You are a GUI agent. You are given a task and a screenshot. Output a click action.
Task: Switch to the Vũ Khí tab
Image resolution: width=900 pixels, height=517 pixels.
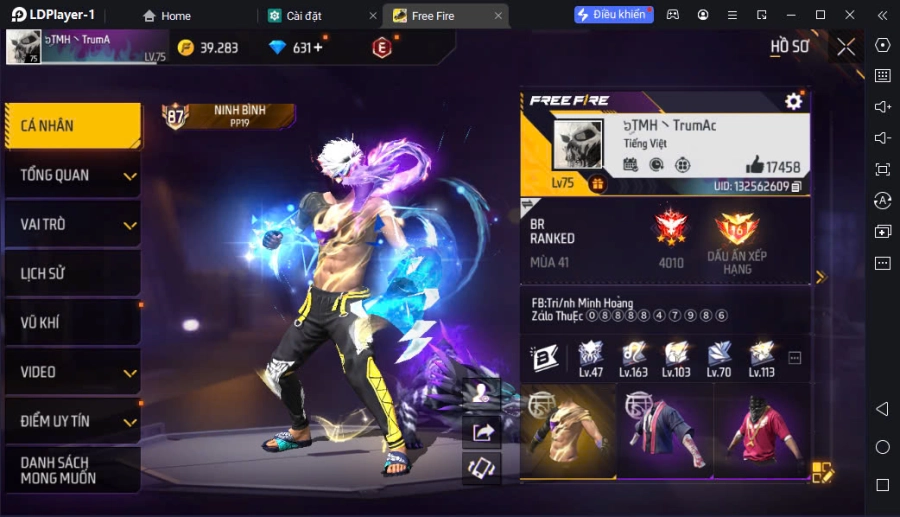[70, 322]
